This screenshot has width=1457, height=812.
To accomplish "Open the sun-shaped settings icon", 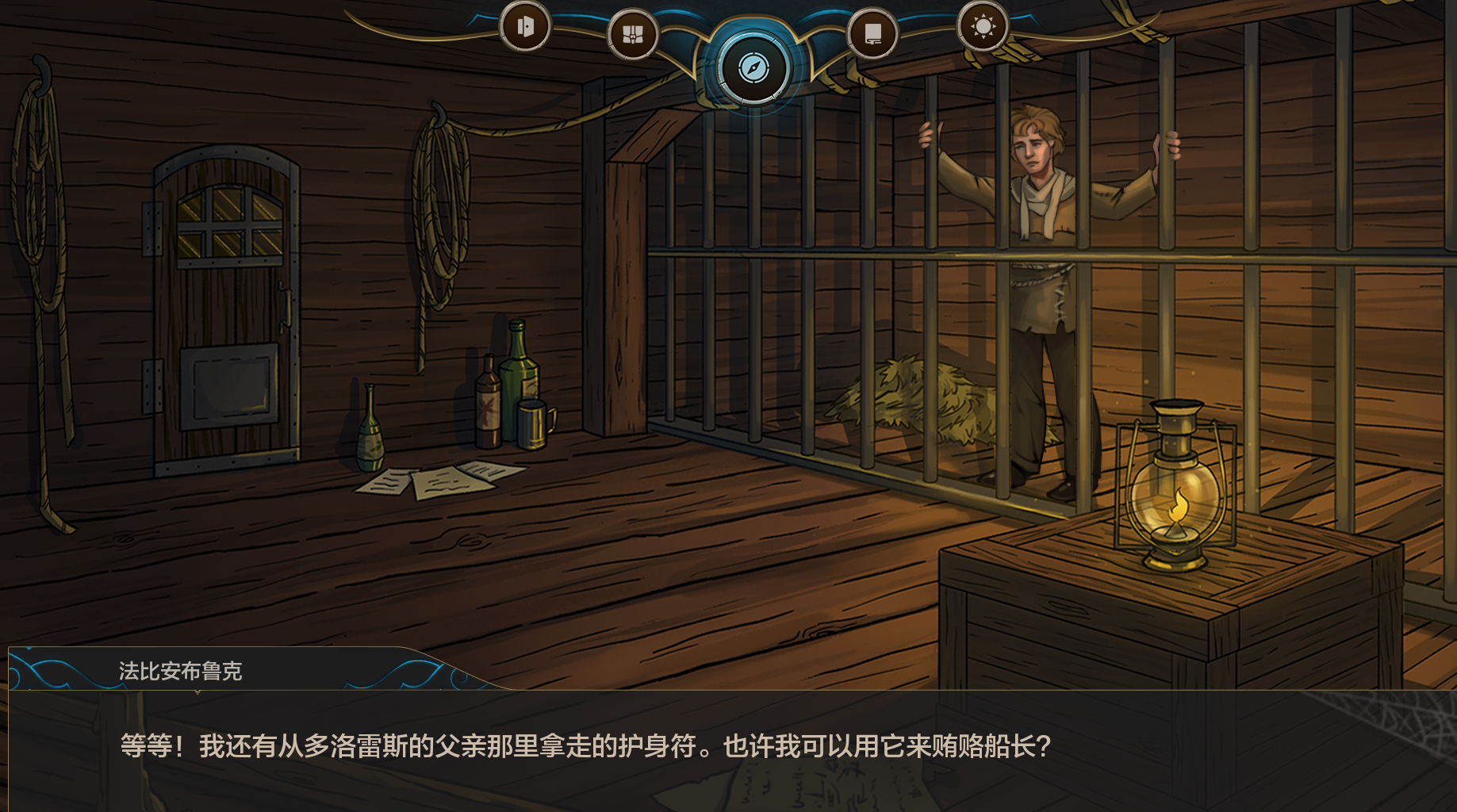I will point(983,27).
